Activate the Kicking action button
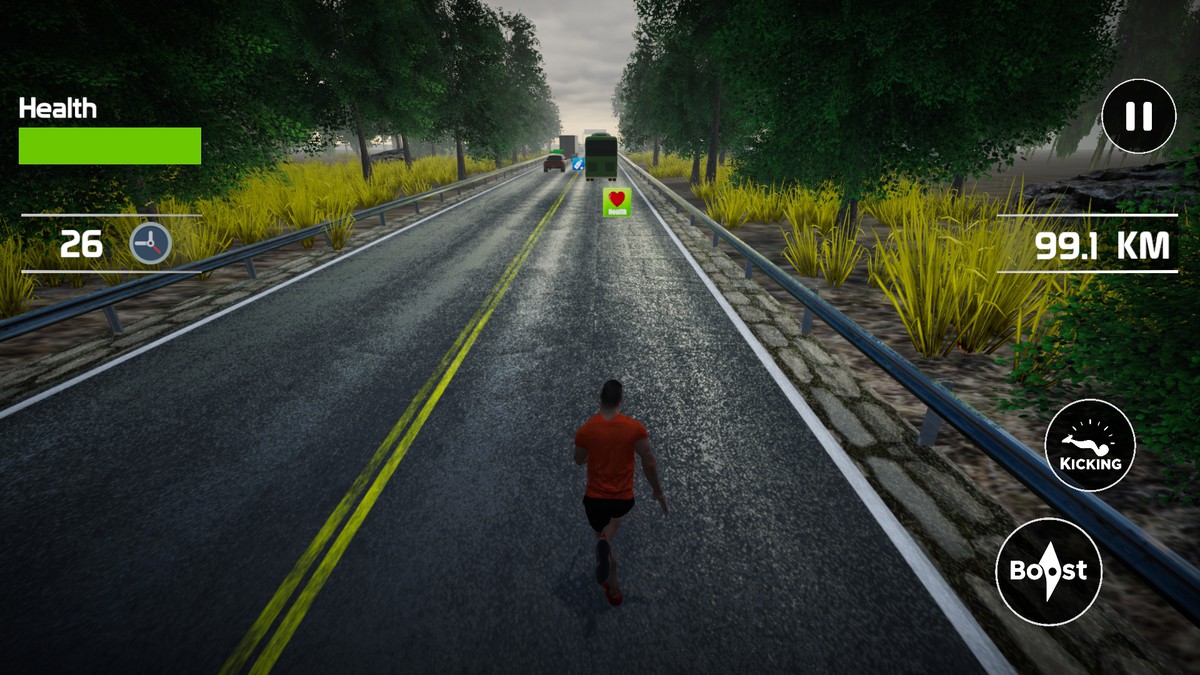 [1090, 445]
